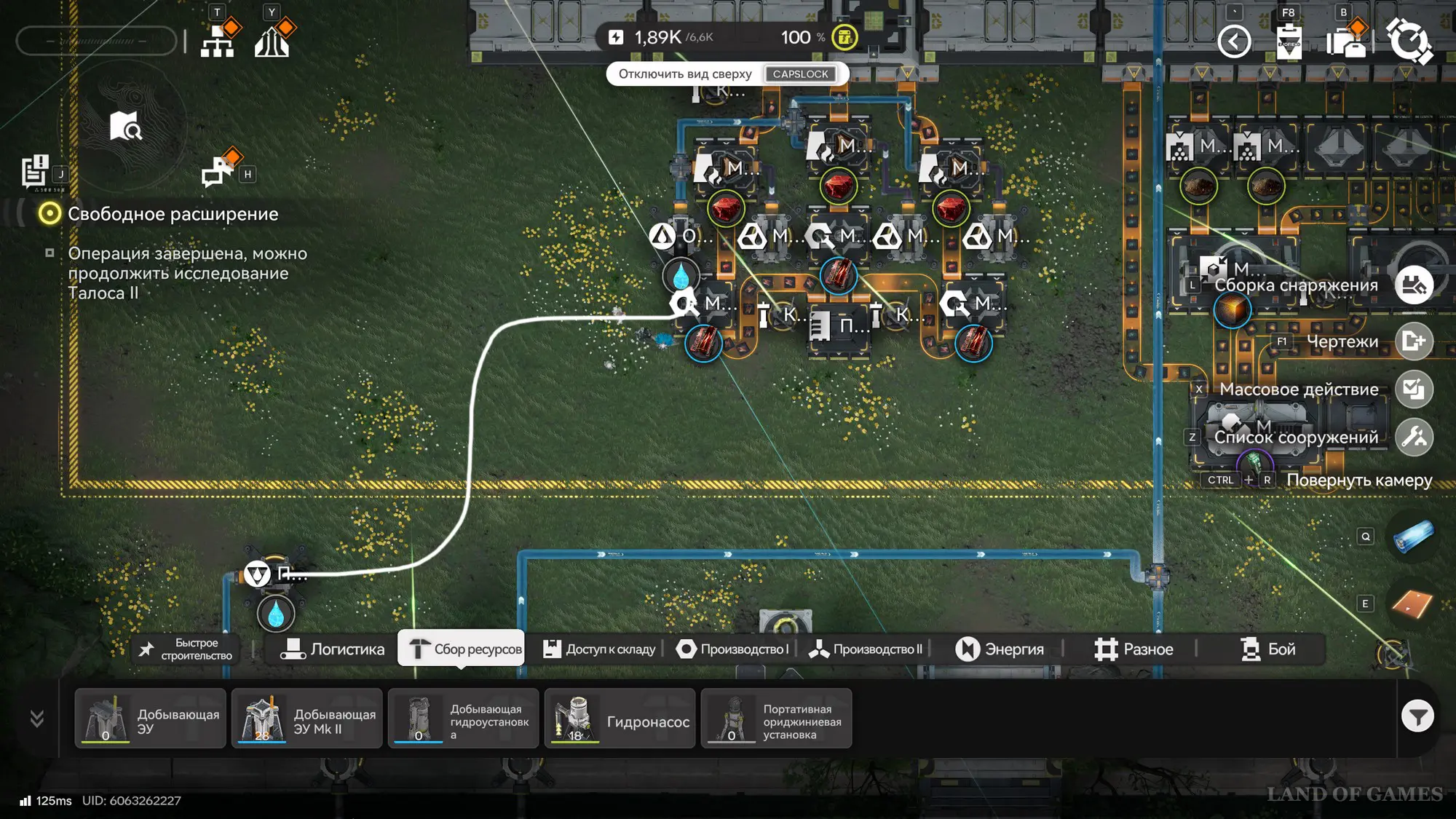Open Список сооружений list
This screenshot has height=819, width=1456.
[1414, 438]
